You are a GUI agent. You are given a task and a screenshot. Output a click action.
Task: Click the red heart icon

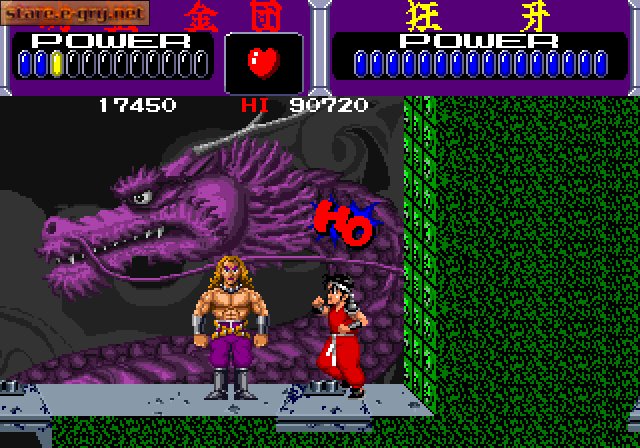[x=263, y=63]
